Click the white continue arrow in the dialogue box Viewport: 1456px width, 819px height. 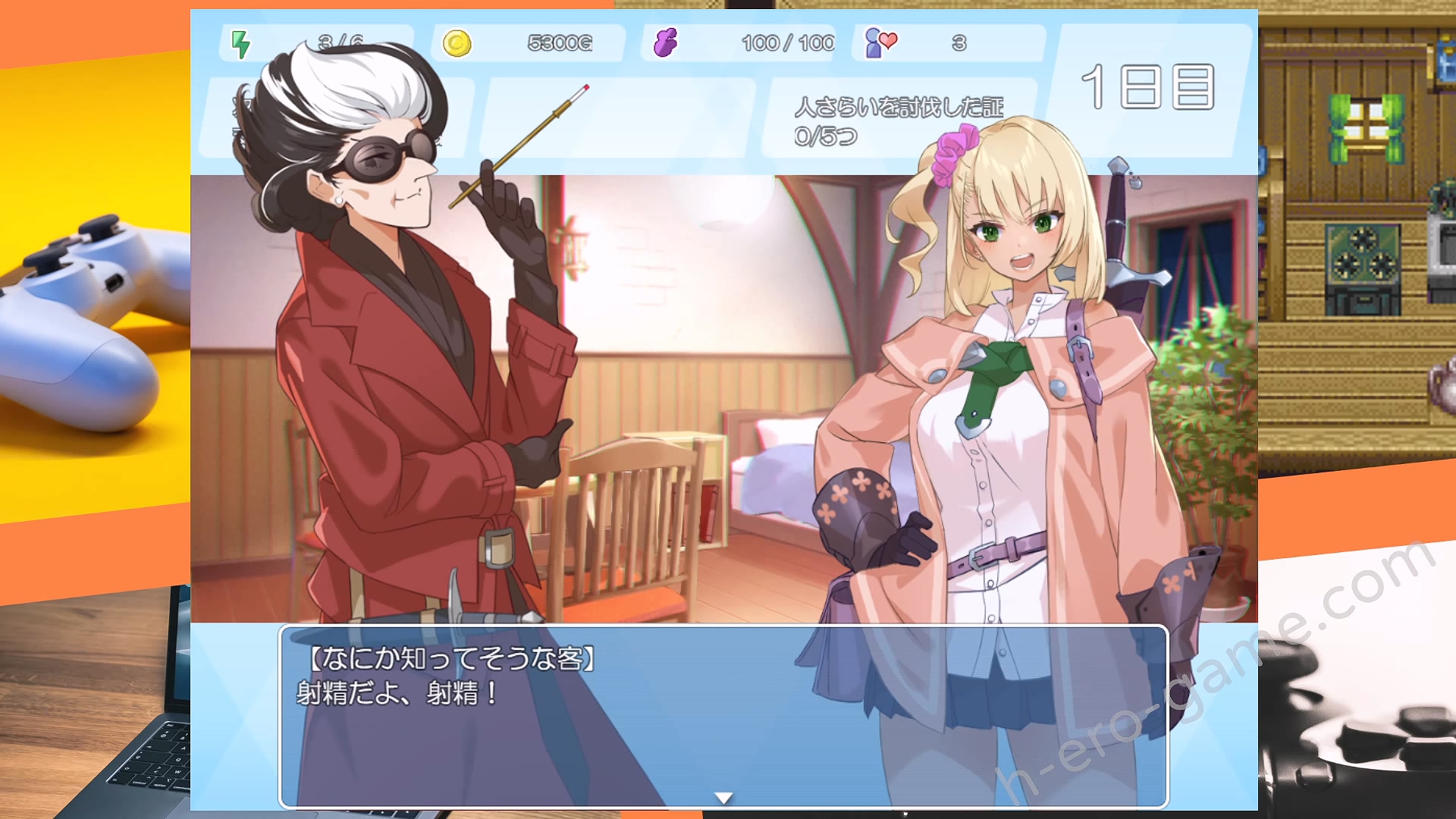click(x=723, y=798)
